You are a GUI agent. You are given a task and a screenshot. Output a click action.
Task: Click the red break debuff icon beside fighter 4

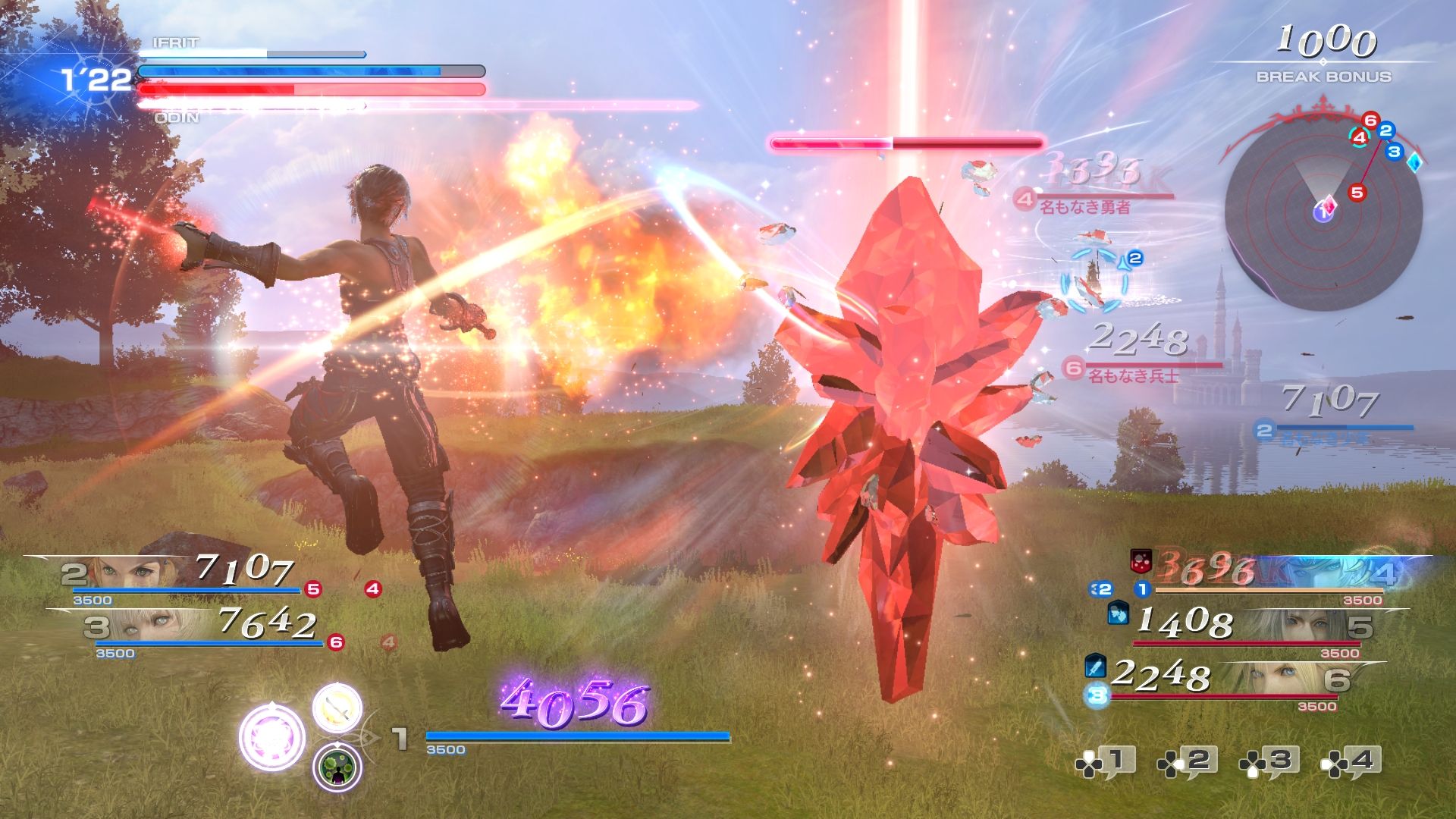click(1141, 561)
